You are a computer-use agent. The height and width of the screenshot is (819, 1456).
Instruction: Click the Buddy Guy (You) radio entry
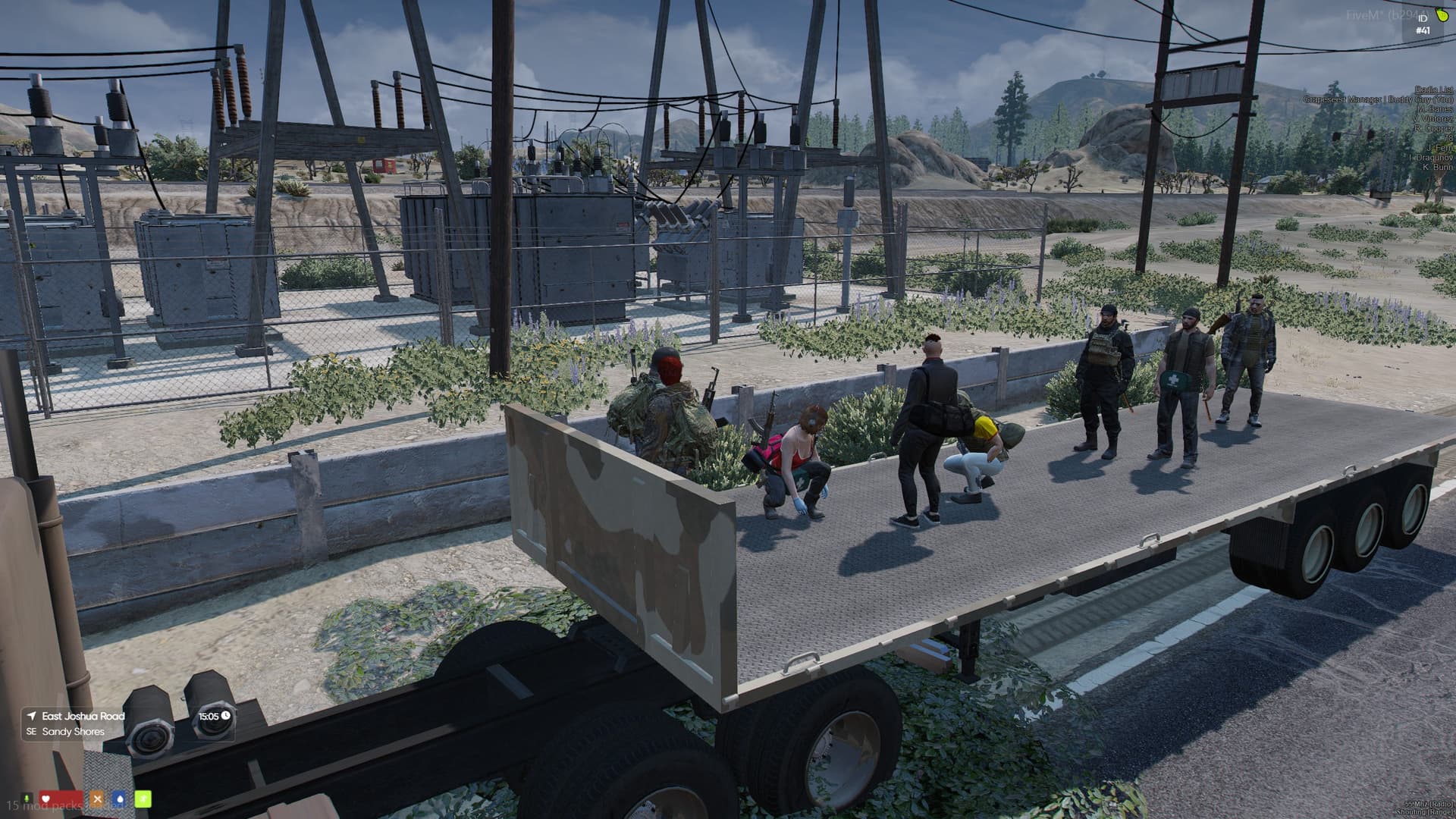coord(1380,99)
